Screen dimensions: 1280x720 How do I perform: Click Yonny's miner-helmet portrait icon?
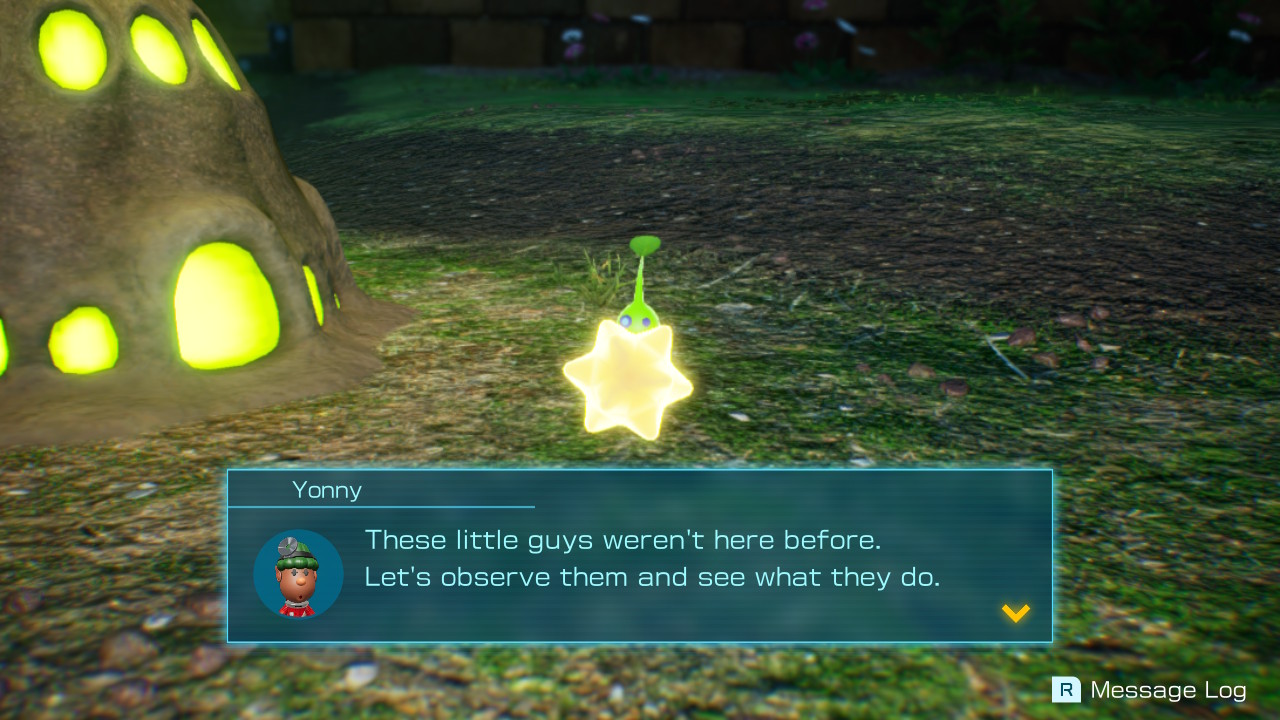coord(299,573)
